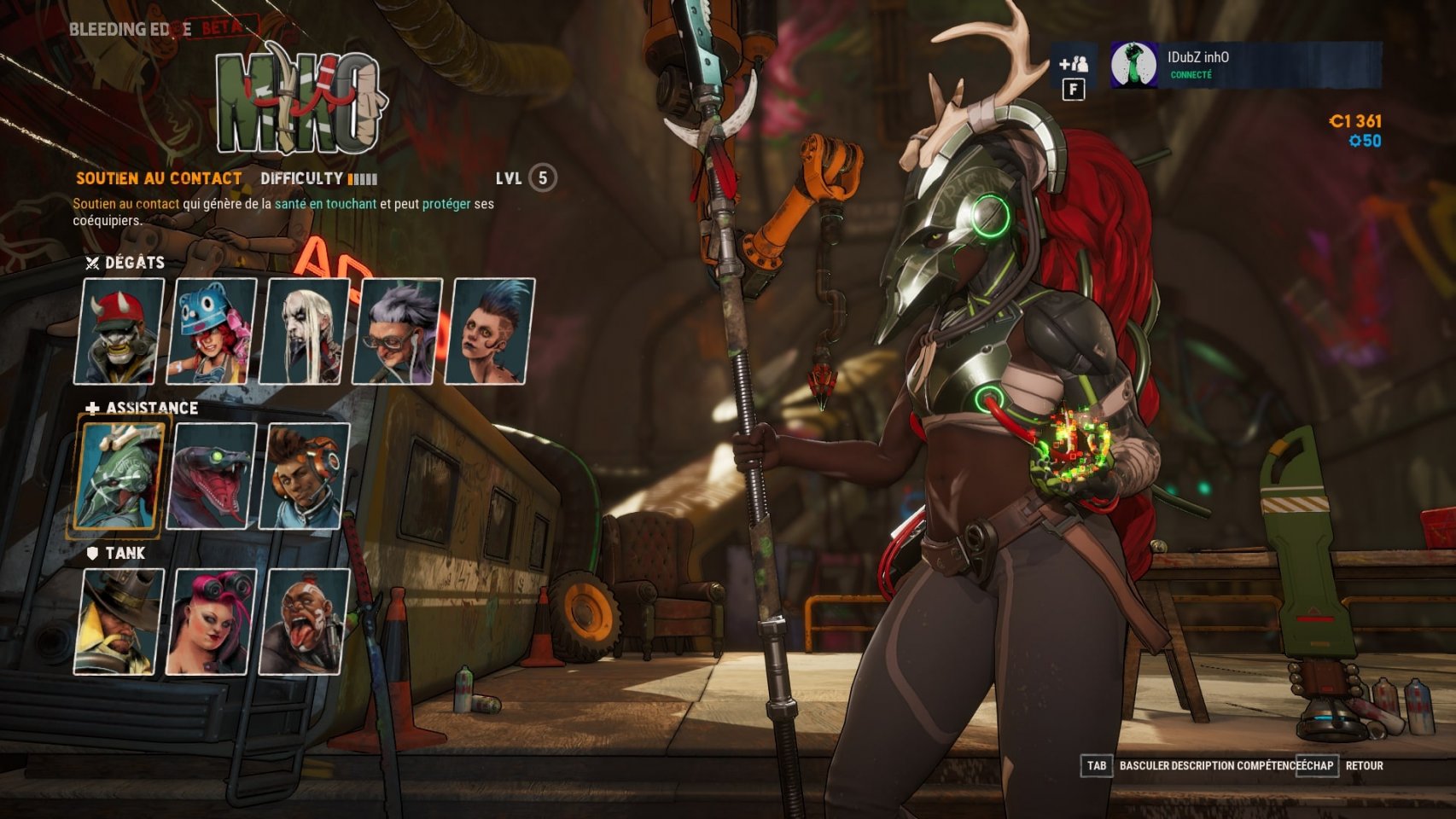Pick Nidhoggr with white hair and face paint

[305, 331]
